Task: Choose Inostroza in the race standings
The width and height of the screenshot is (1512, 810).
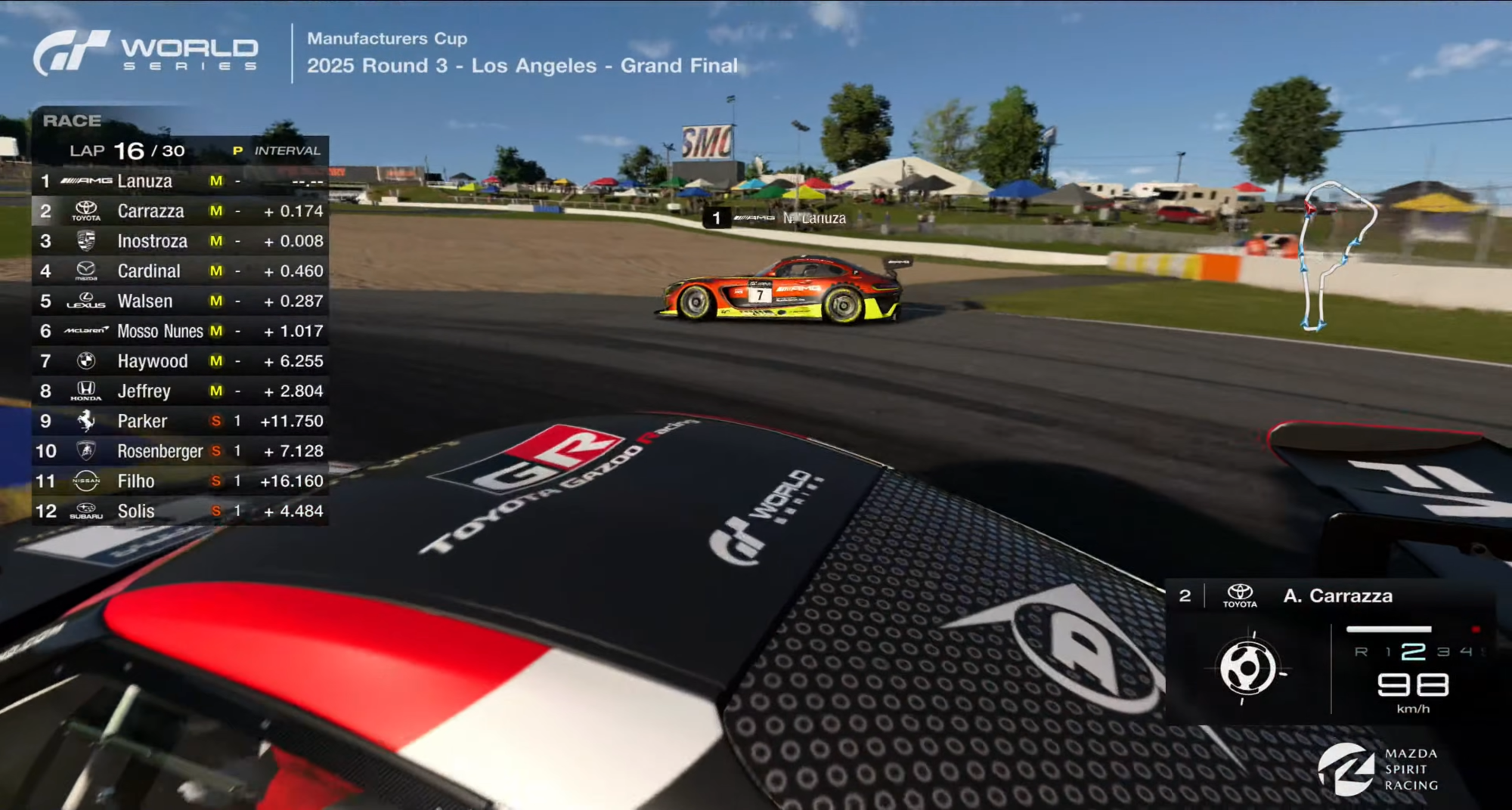Action: point(180,241)
